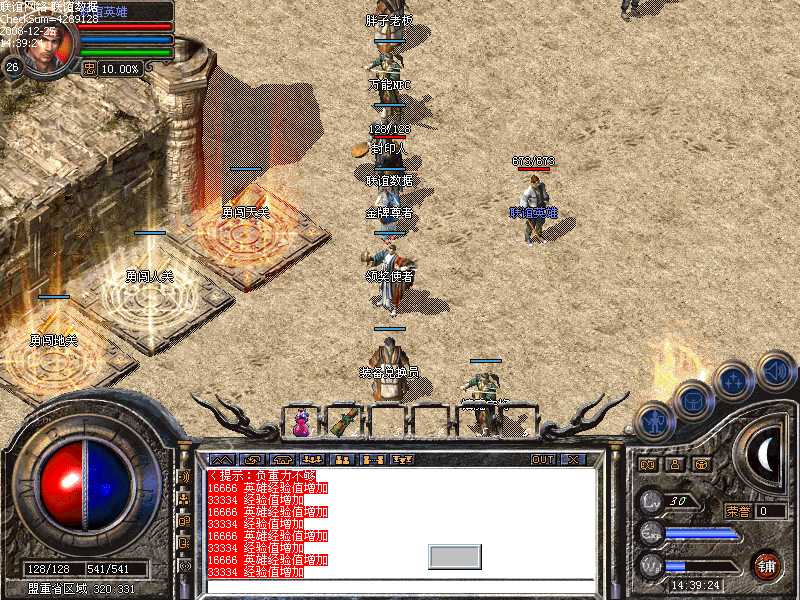Click the crescent moon day-night indicator

(x=766, y=456)
